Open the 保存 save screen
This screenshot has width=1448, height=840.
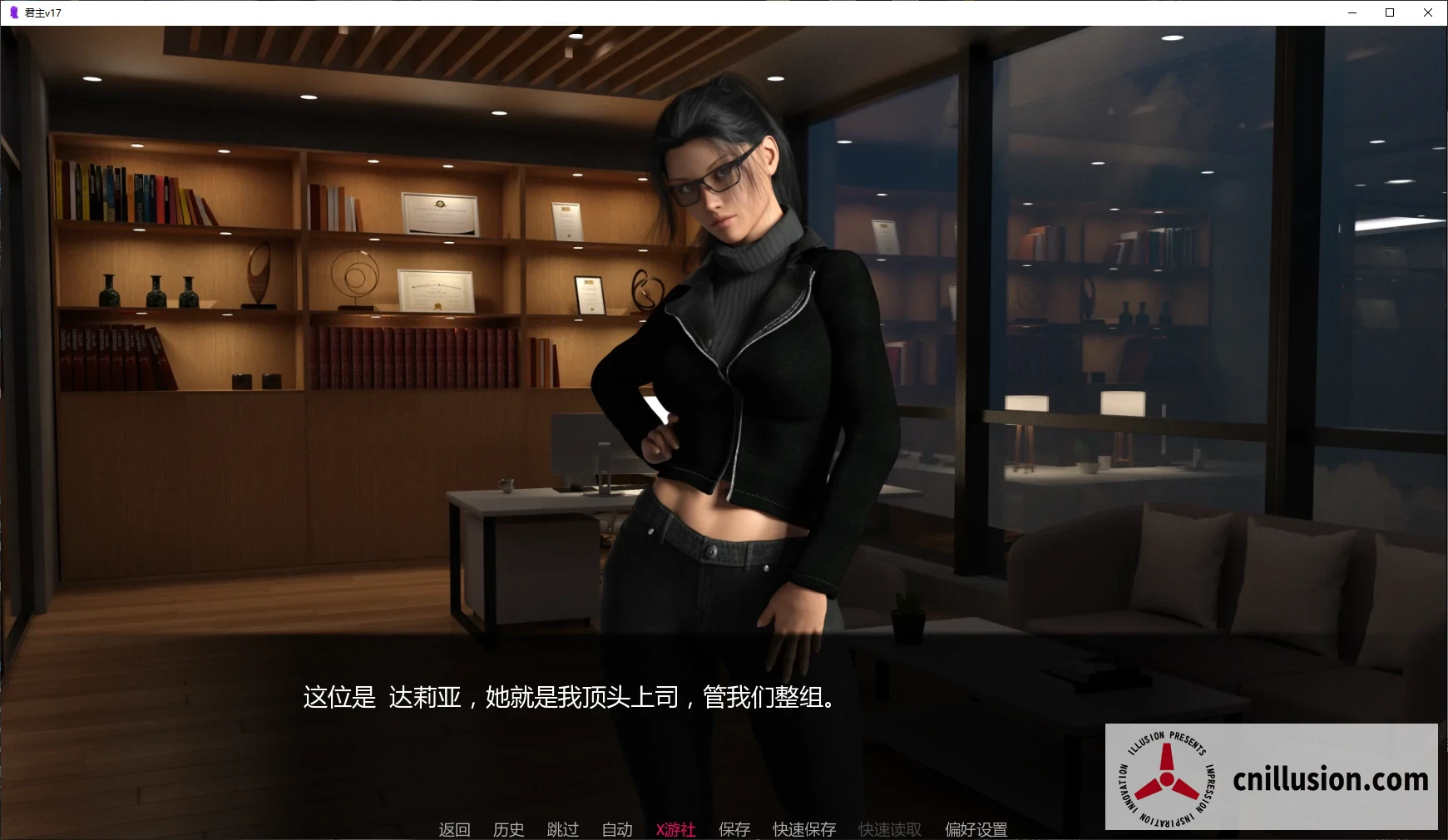pyautogui.click(x=733, y=829)
